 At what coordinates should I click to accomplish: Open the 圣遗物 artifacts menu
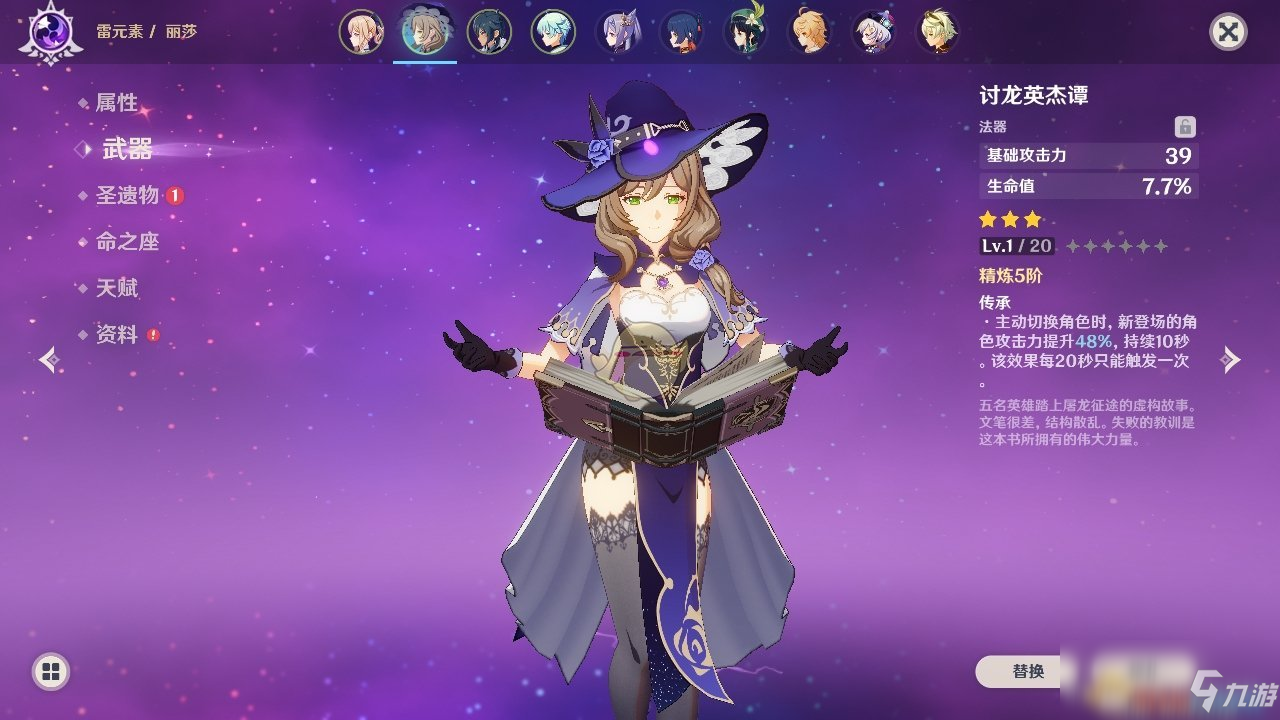[x=127, y=196]
